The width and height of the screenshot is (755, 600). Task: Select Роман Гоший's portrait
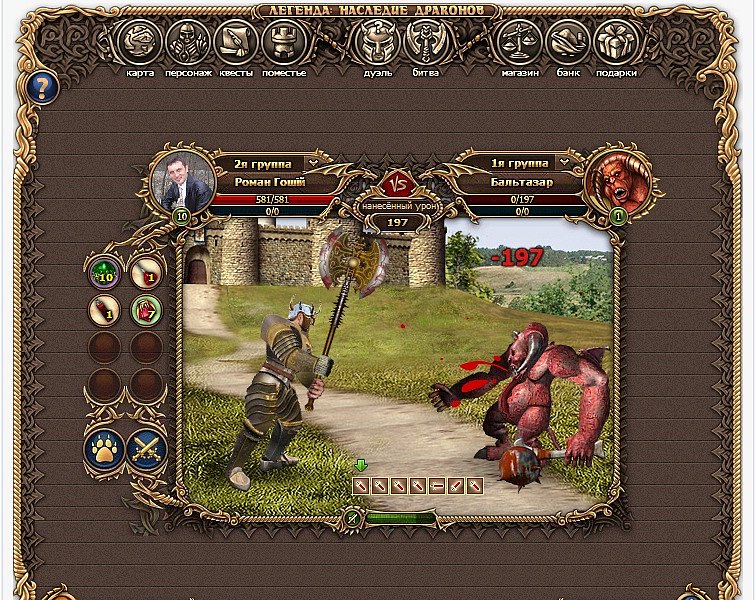click(182, 180)
